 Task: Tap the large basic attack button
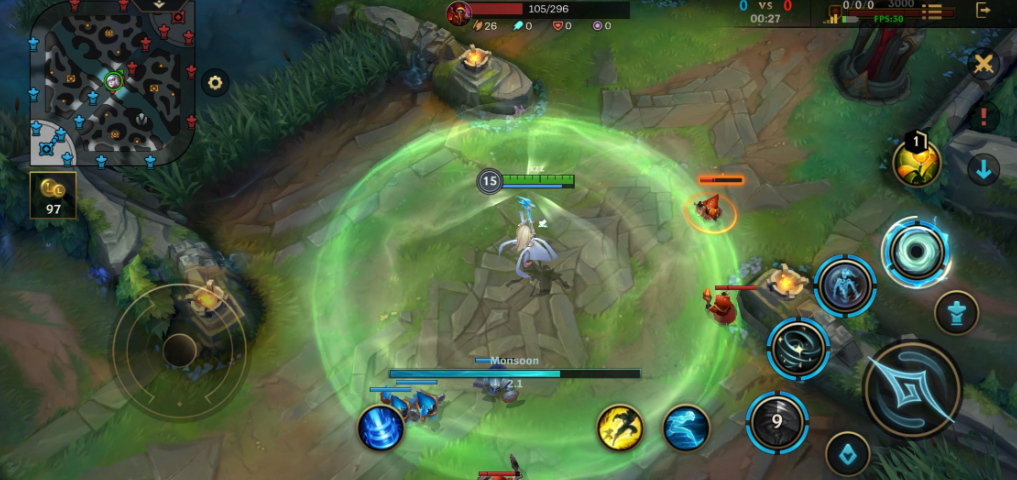click(912, 388)
